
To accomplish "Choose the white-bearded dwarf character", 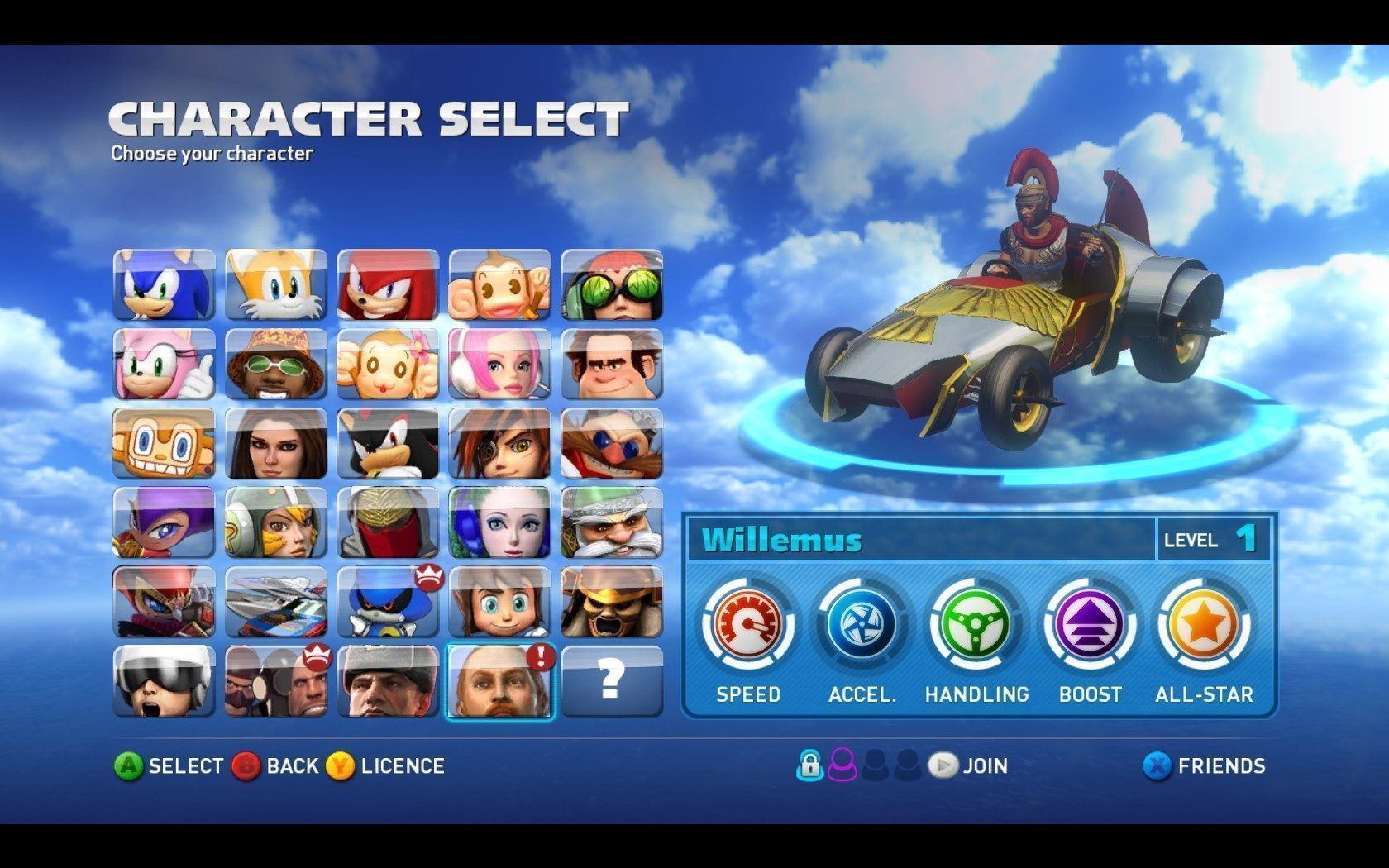I will [612, 522].
